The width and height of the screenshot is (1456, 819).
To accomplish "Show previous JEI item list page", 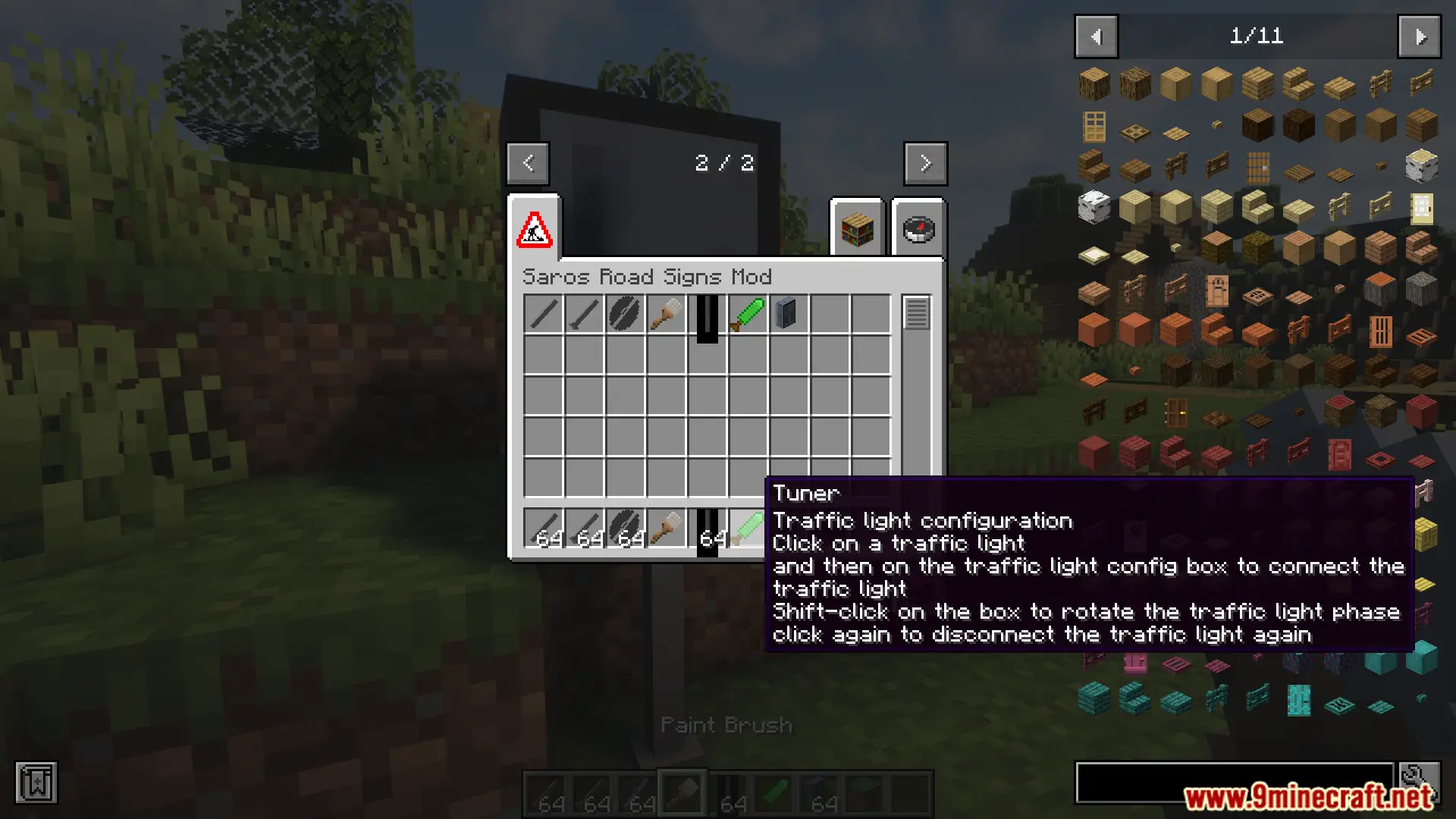I will (1096, 36).
